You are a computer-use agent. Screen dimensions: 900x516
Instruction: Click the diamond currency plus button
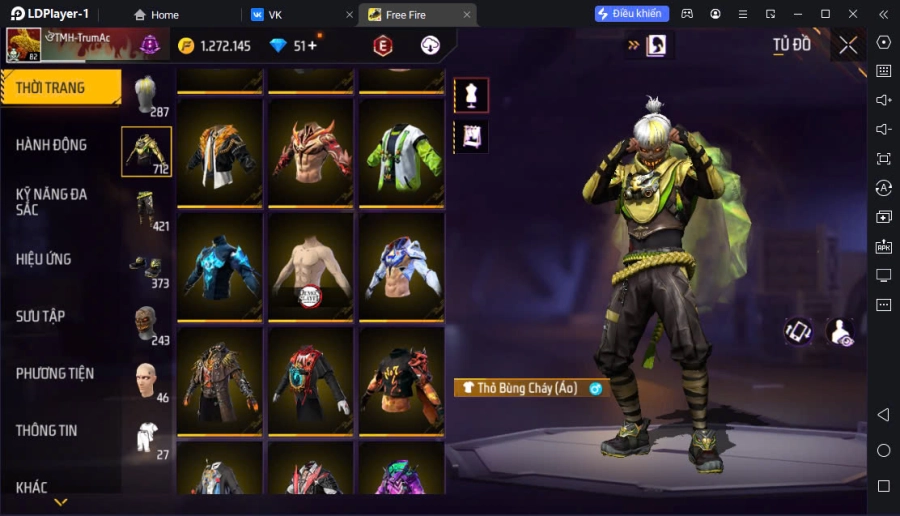pyautogui.click(x=312, y=46)
